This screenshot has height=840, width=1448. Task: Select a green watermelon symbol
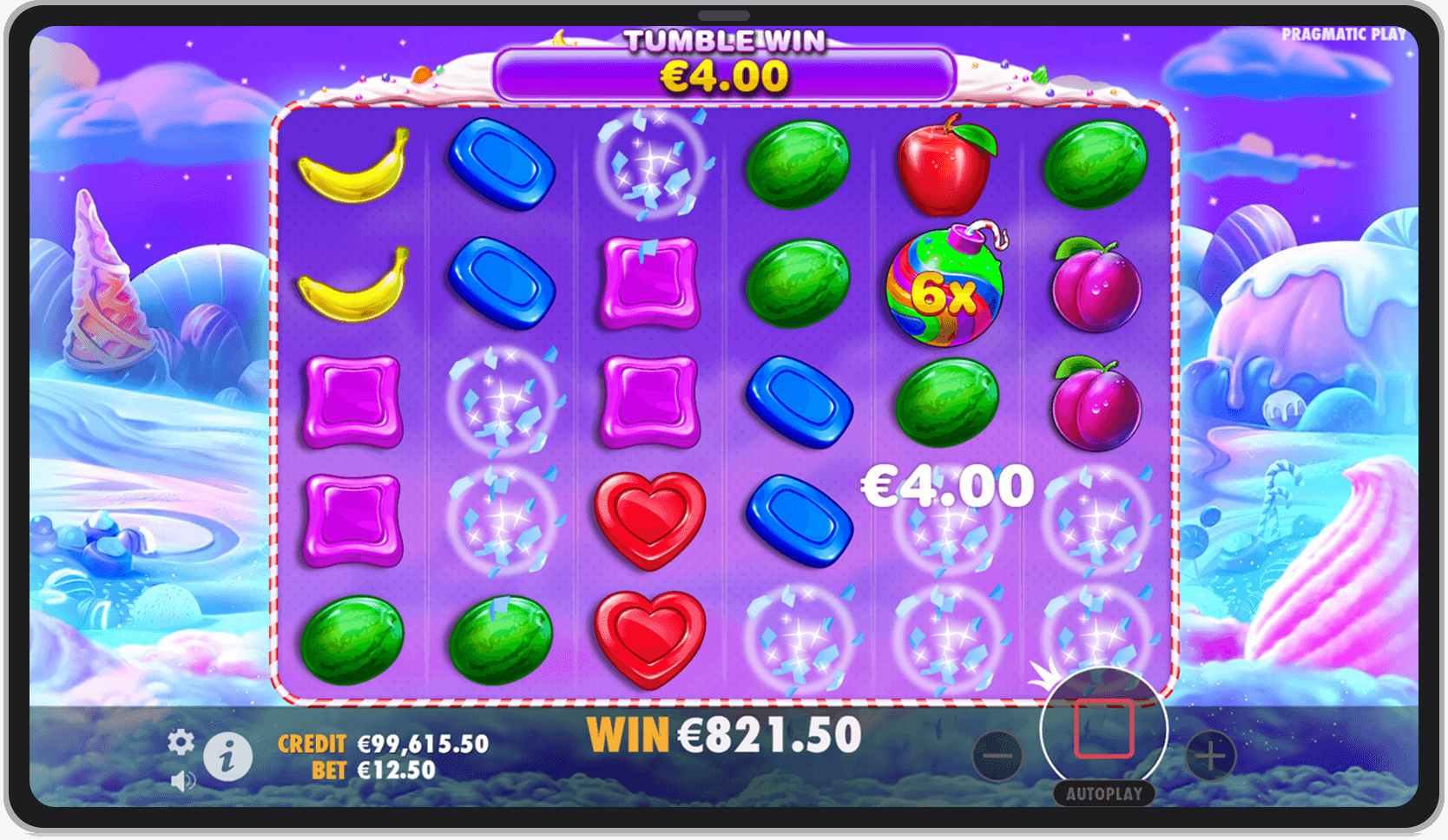798,167
